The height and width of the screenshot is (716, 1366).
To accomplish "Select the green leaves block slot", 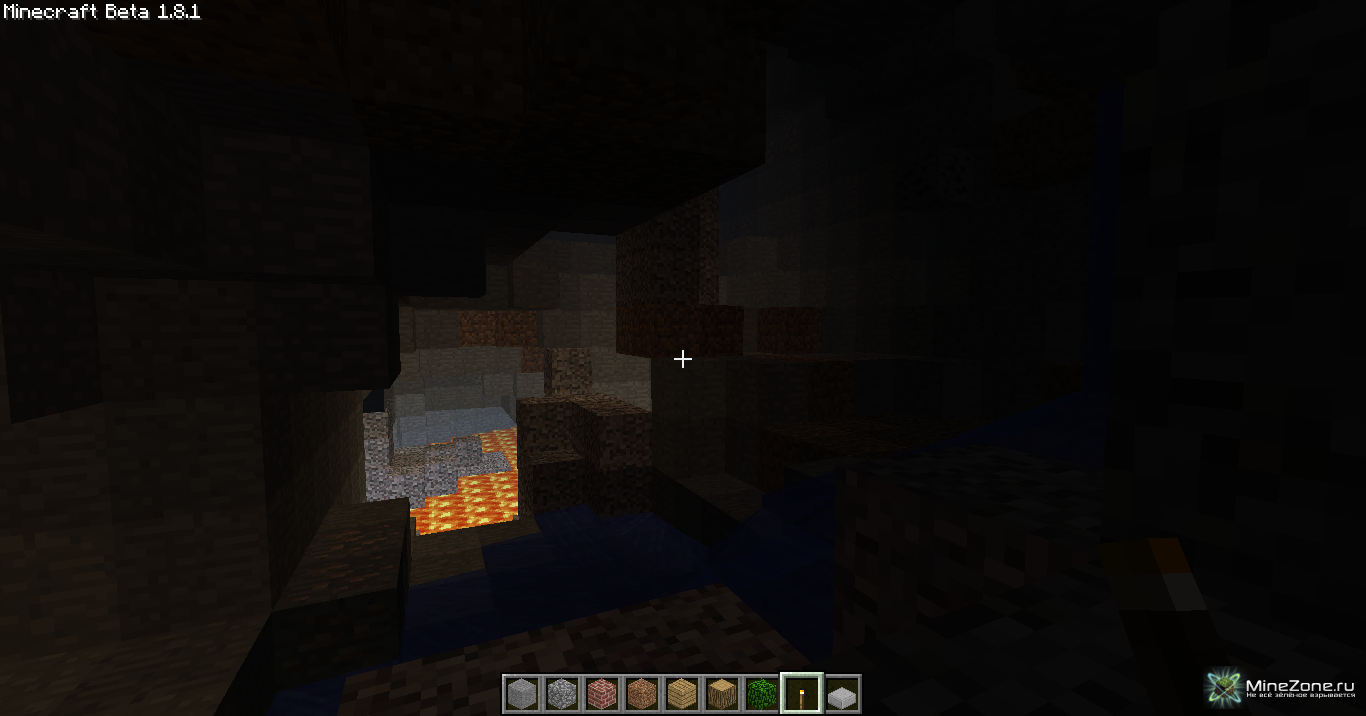I will (x=761, y=693).
